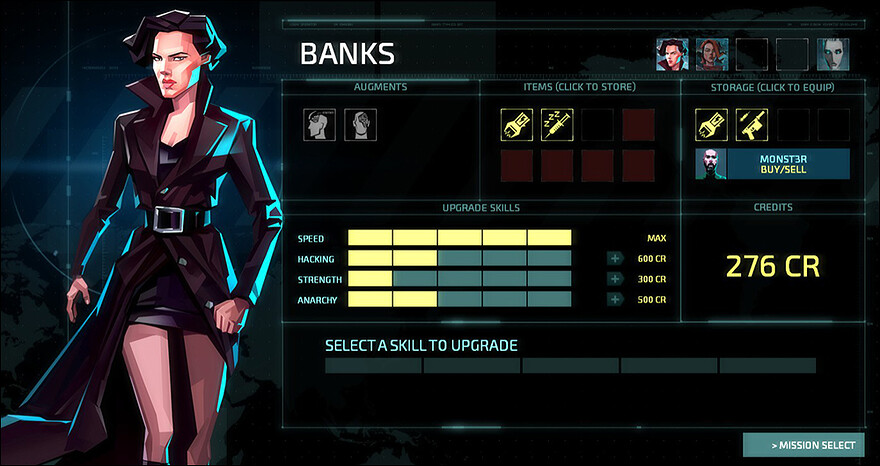
Task: Upgrade the Strength skill with its plus button
Action: [x=614, y=279]
